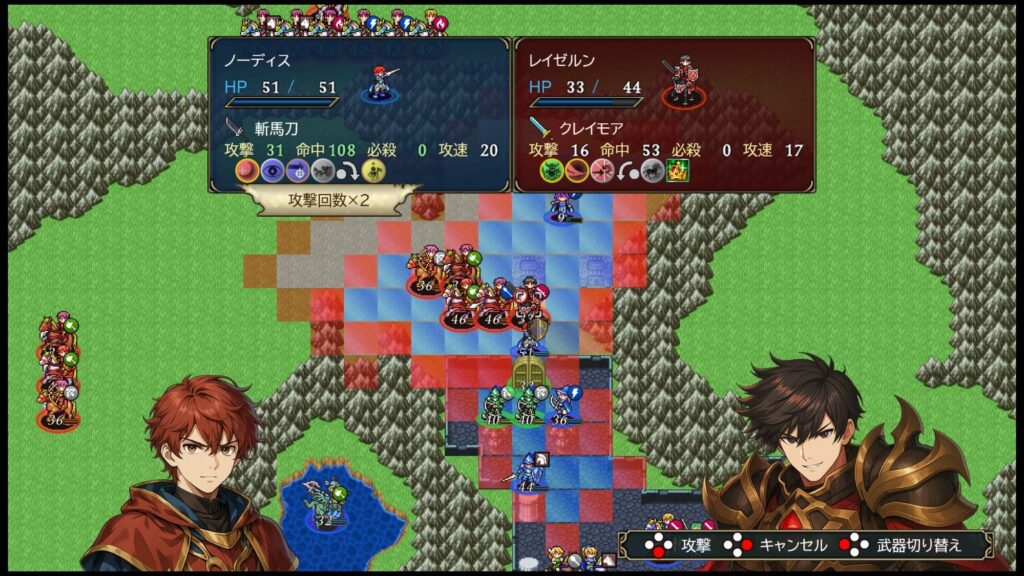Screen dimensions: 1024x576
Task: Select the green square crown skill icon
Action: (x=677, y=170)
